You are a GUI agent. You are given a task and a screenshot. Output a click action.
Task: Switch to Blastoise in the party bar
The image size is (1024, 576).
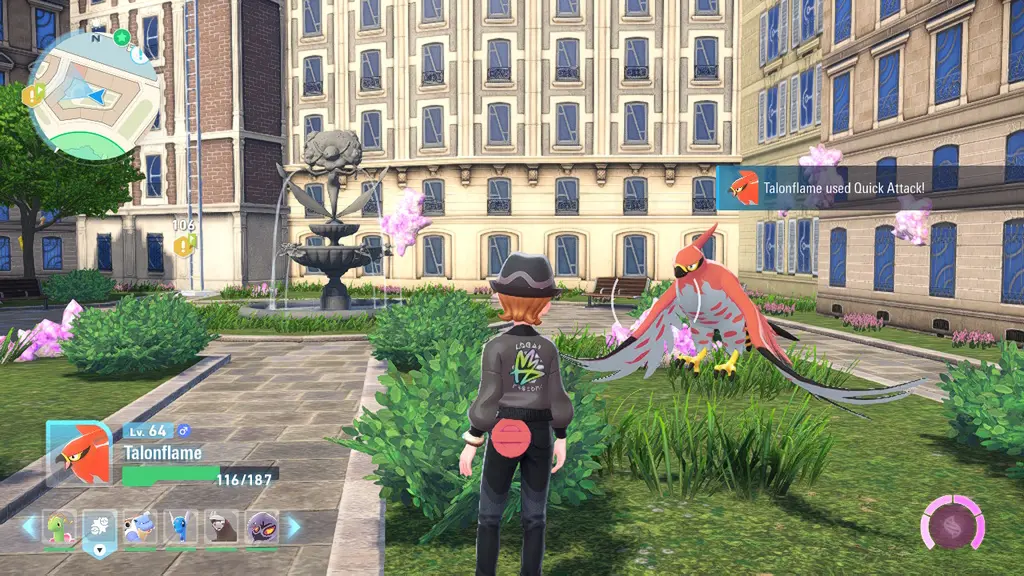tap(140, 525)
